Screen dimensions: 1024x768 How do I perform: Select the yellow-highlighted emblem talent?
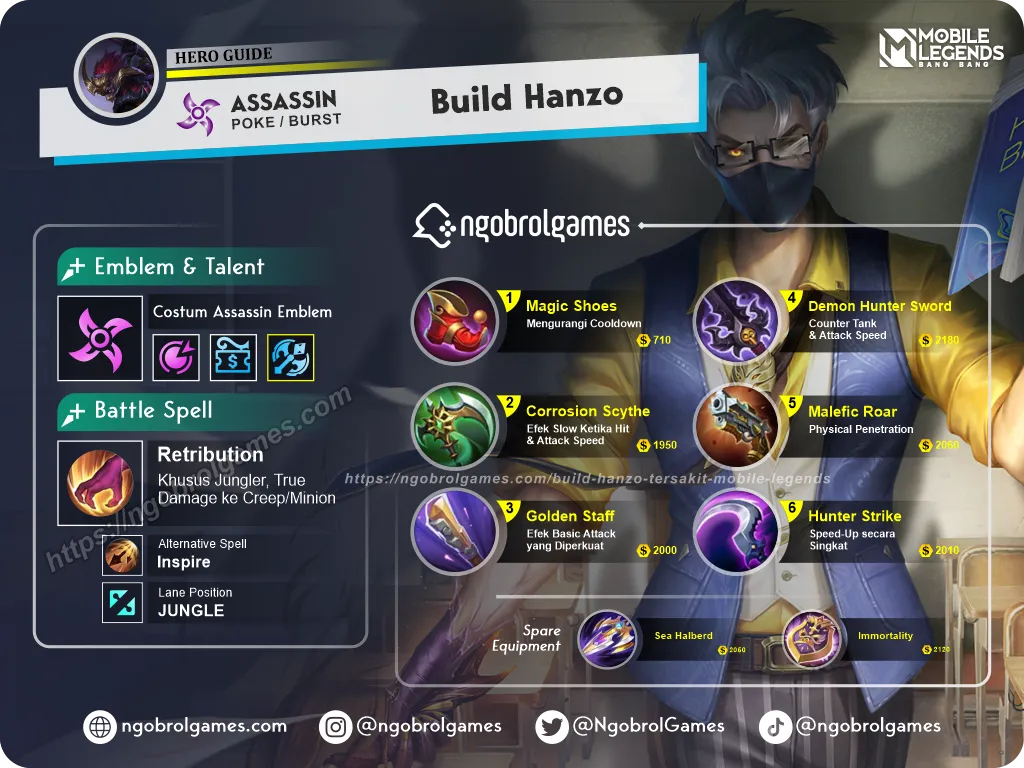pos(291,357)
